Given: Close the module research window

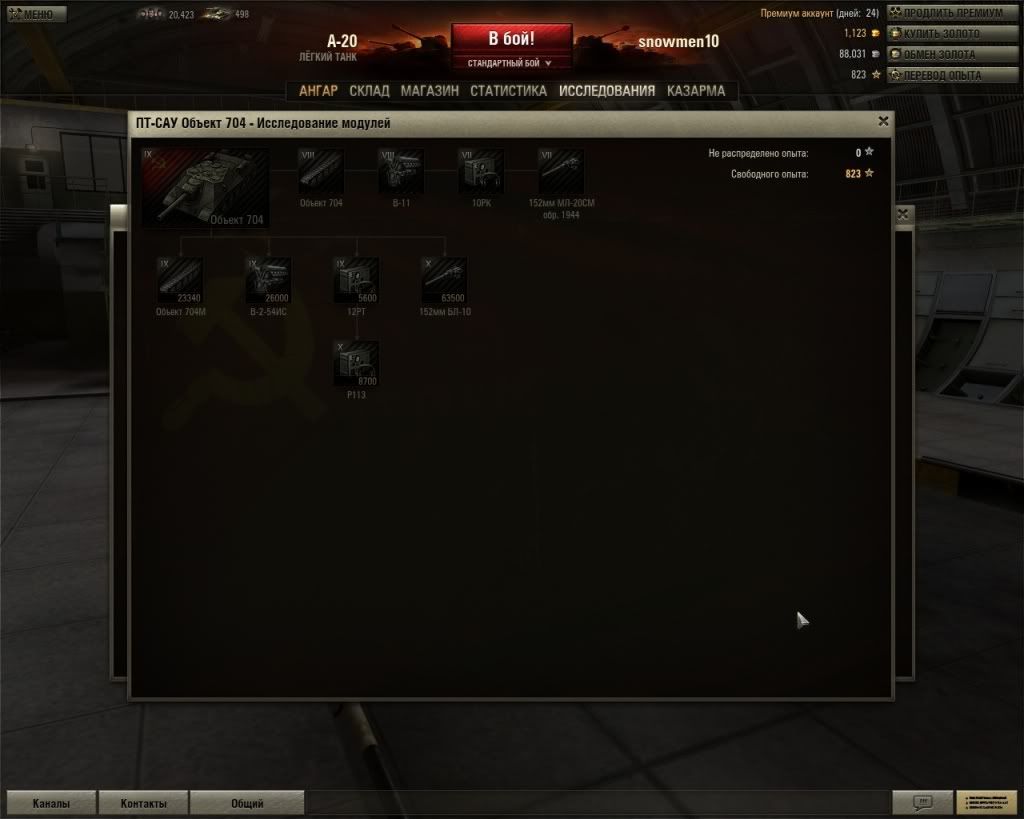Looking at the screenshot, I should pyautogui.click(x=883, y=121).
